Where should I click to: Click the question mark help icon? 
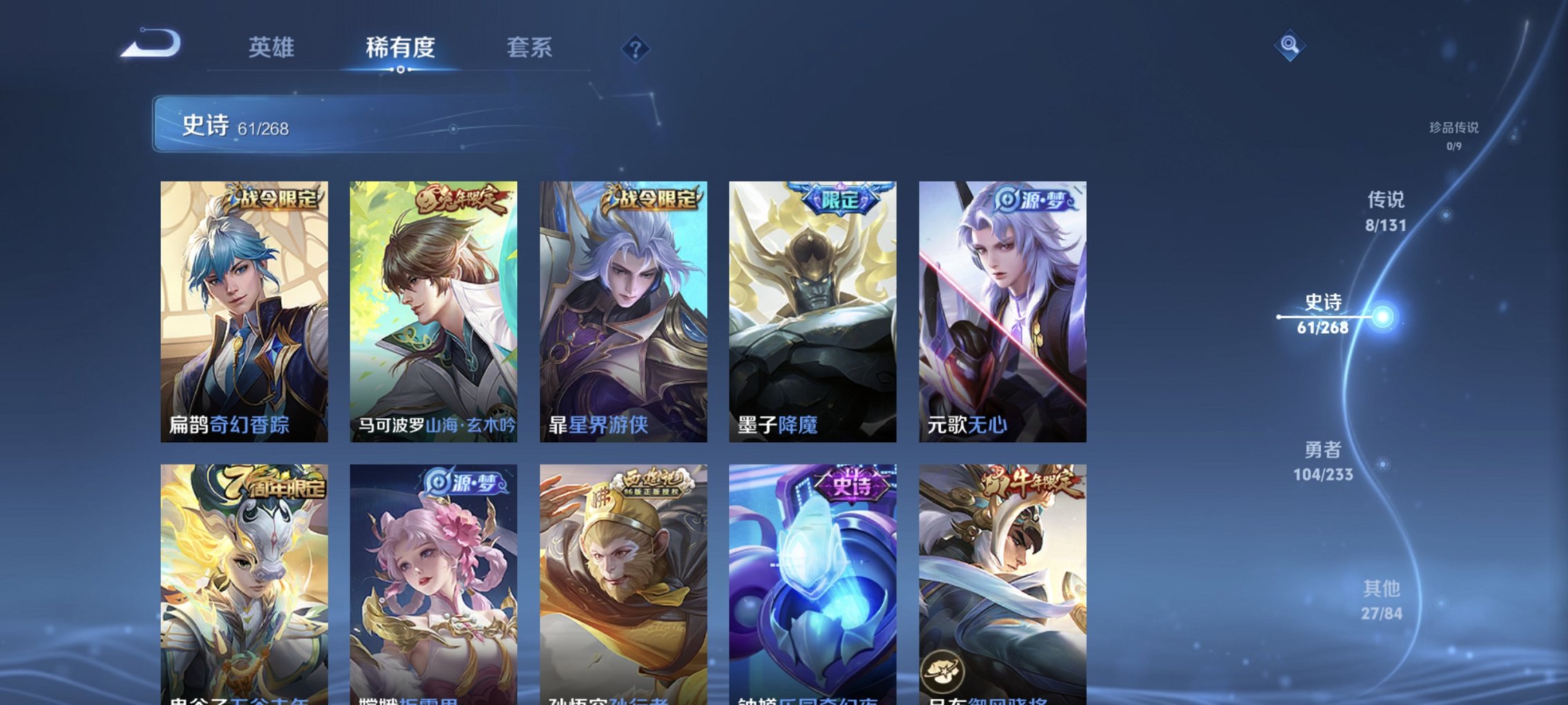tap(635, 49)
